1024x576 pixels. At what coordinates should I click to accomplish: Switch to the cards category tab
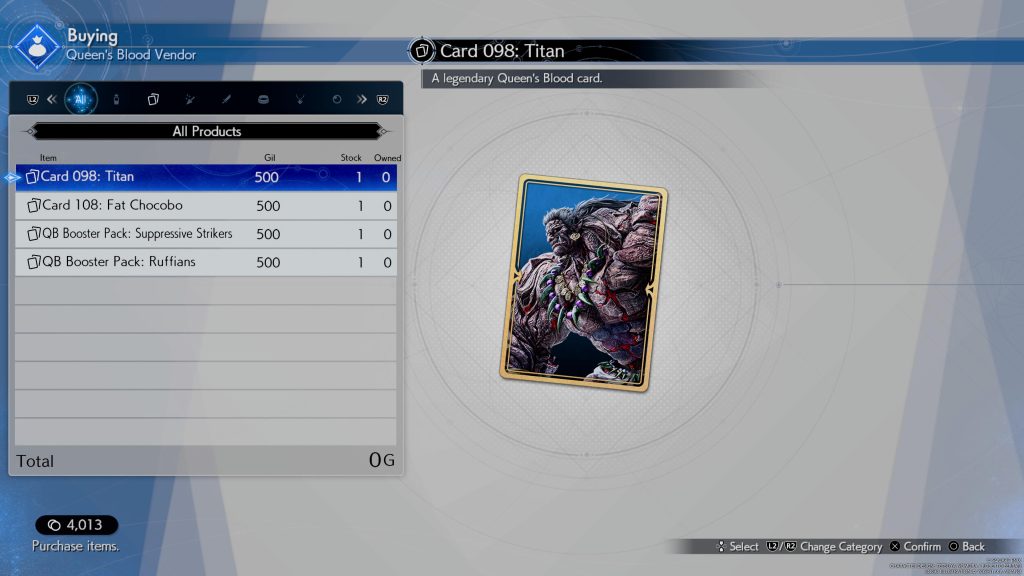coord(153,99)
